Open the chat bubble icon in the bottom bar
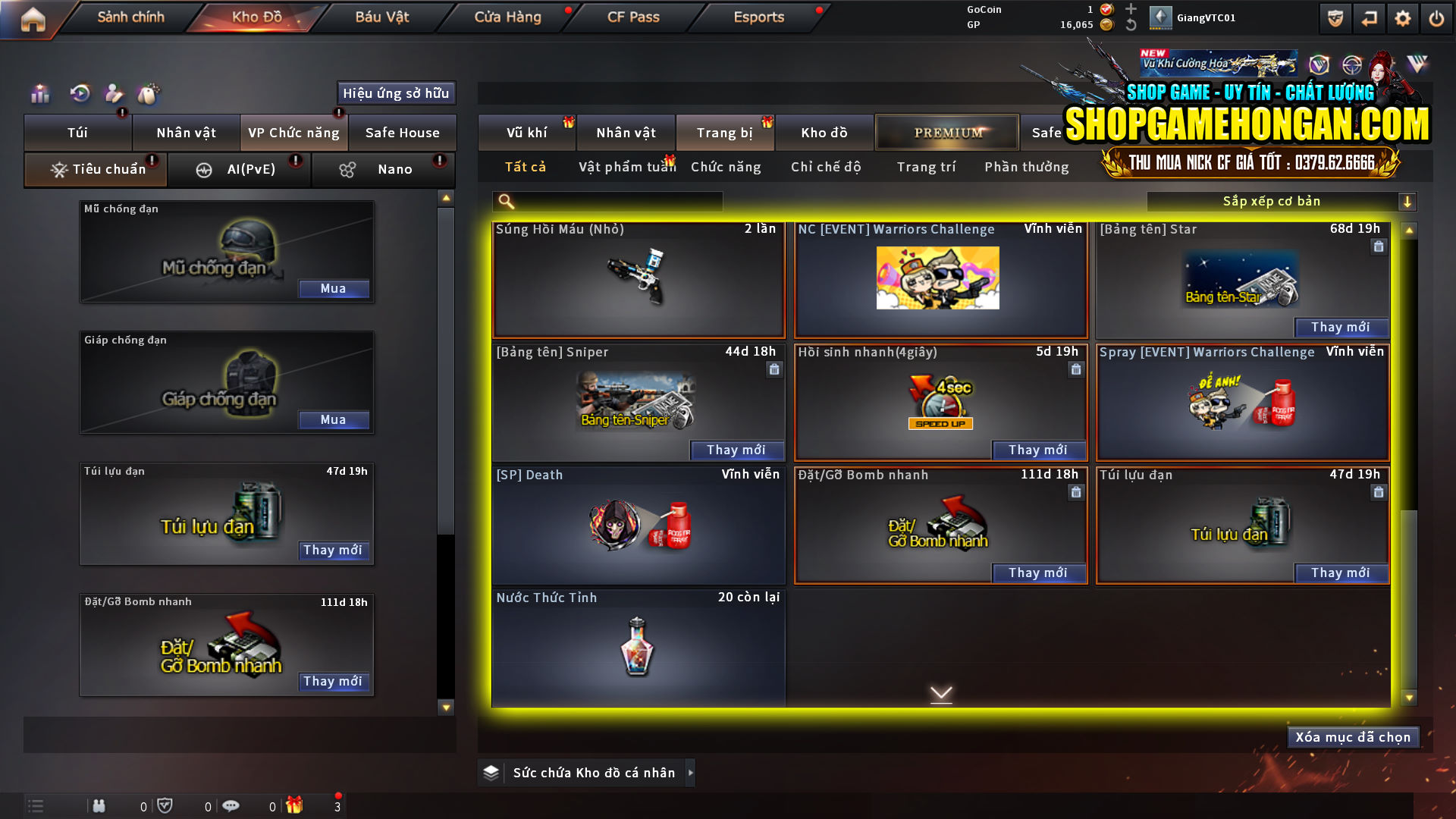 pos(231,805)
